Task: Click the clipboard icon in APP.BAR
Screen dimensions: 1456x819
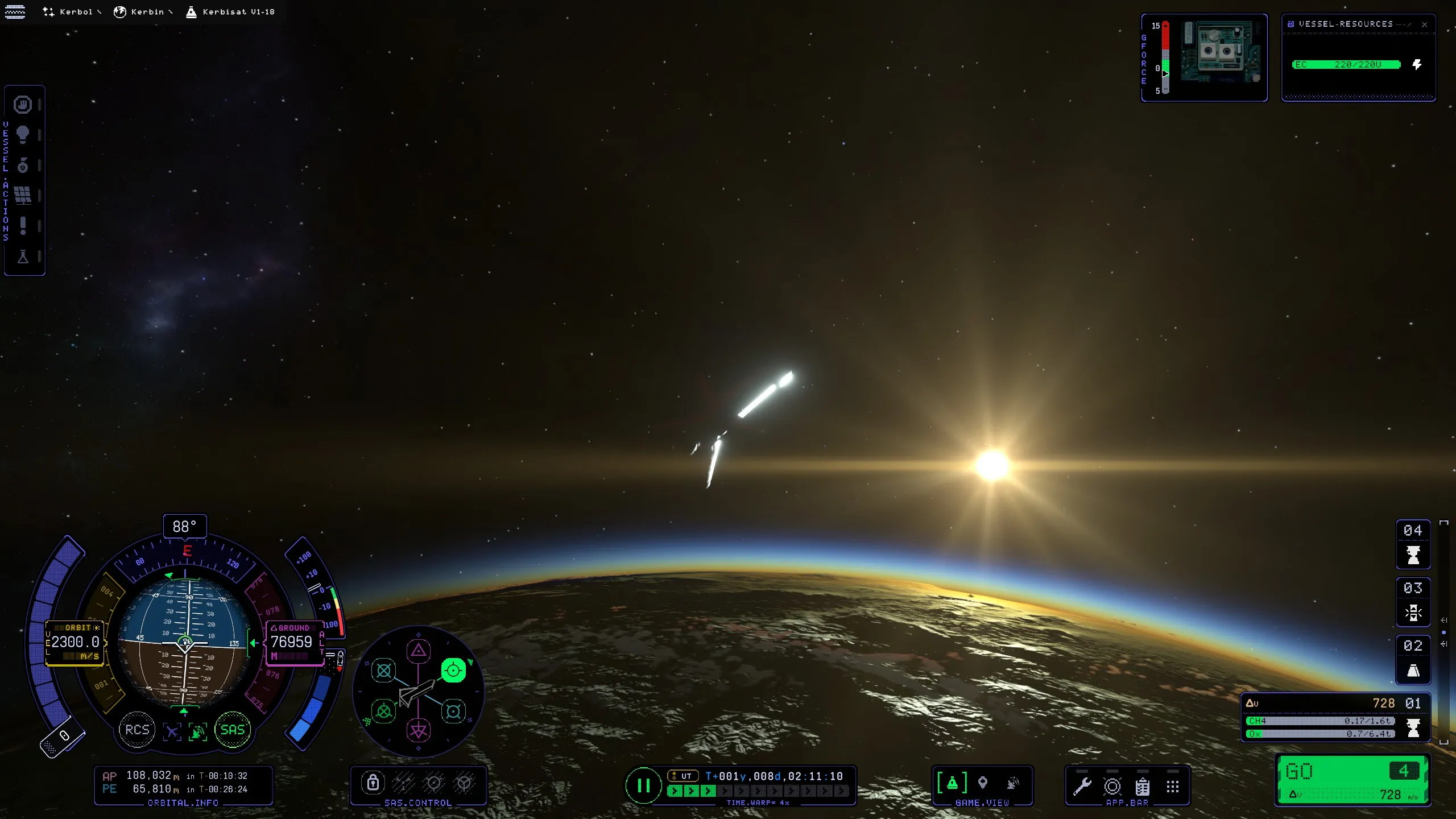Action: point(1143,788)
